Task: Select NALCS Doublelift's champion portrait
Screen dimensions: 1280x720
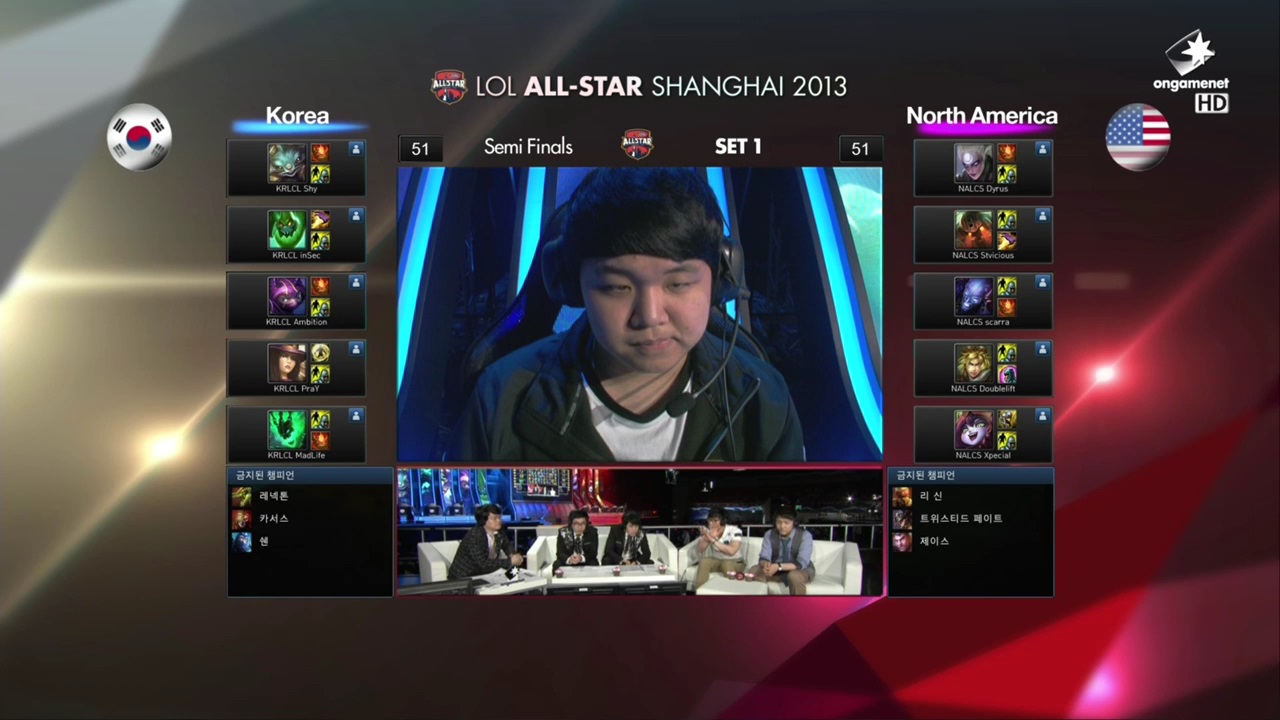Action: [973, 363]
